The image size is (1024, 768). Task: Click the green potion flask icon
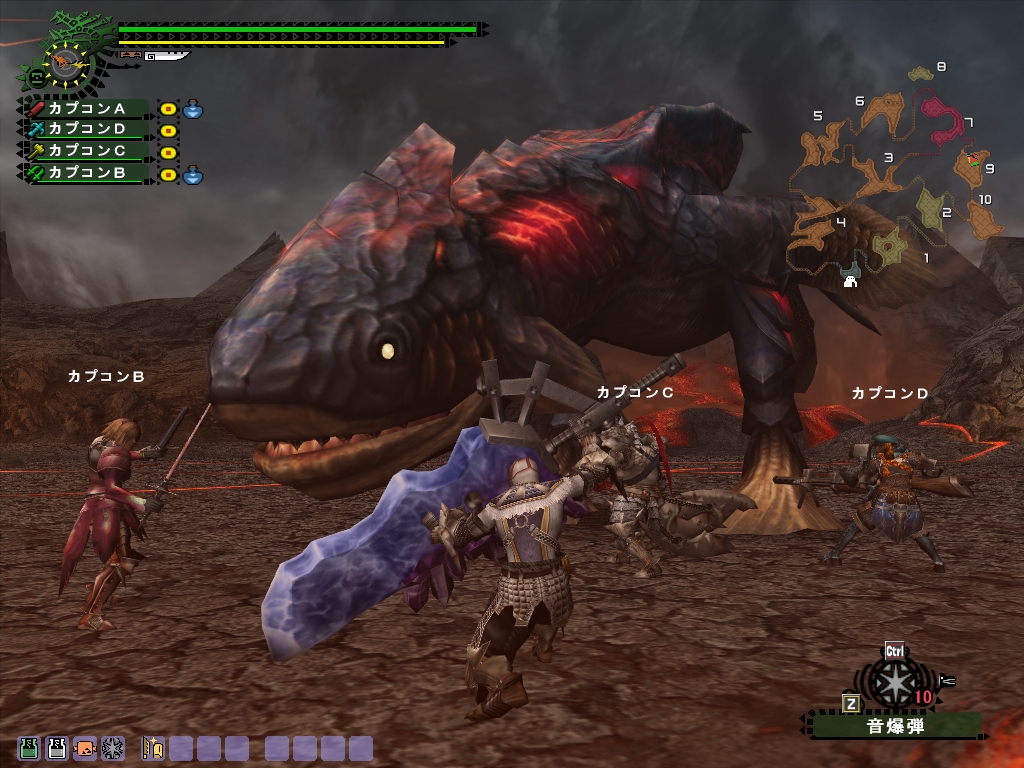point(29,747)
